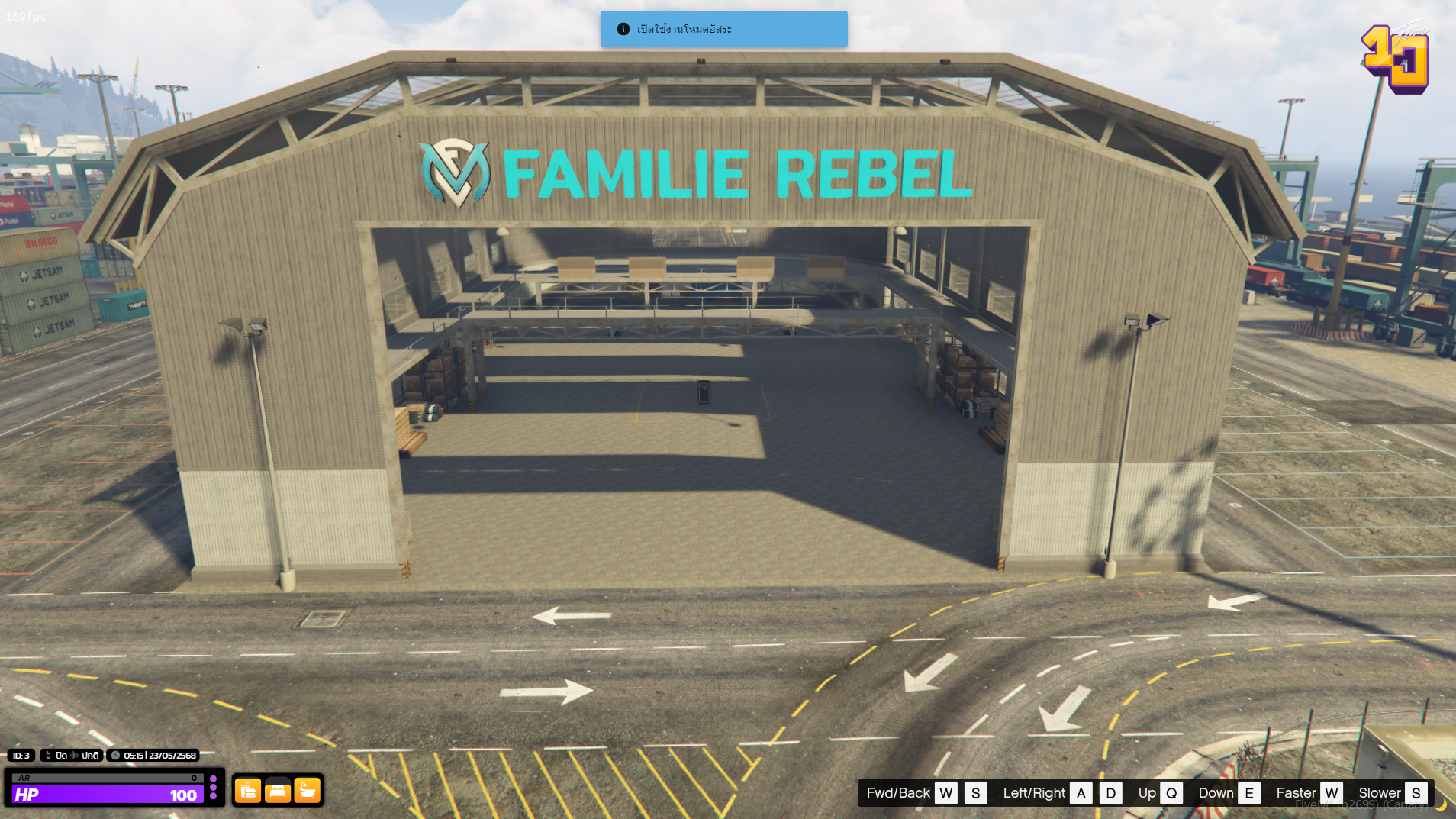Click the walkie-talkie radio icon
1456x819 pixels.
48,756
